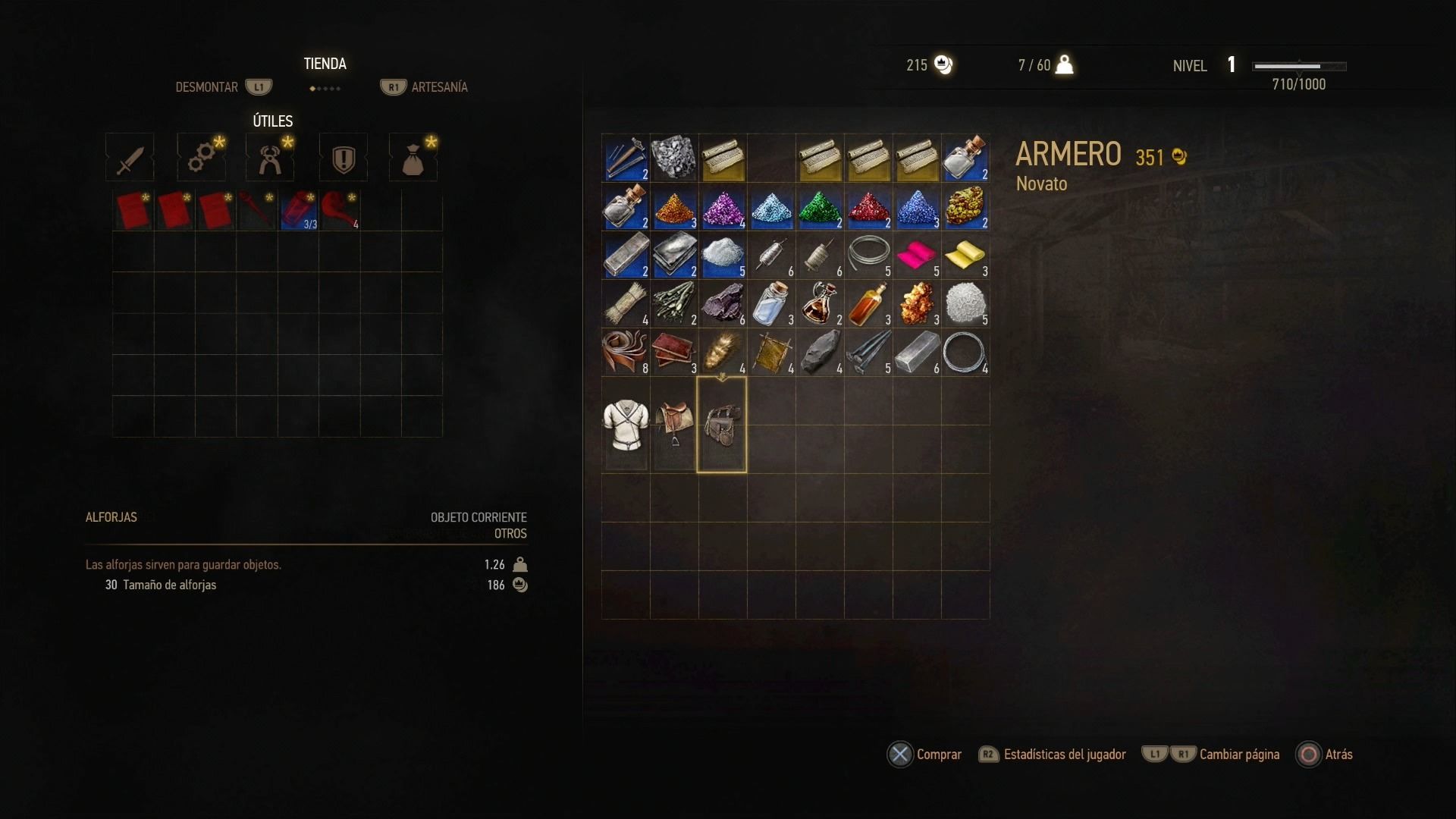Select the yellow cloth material

[965, 256]
